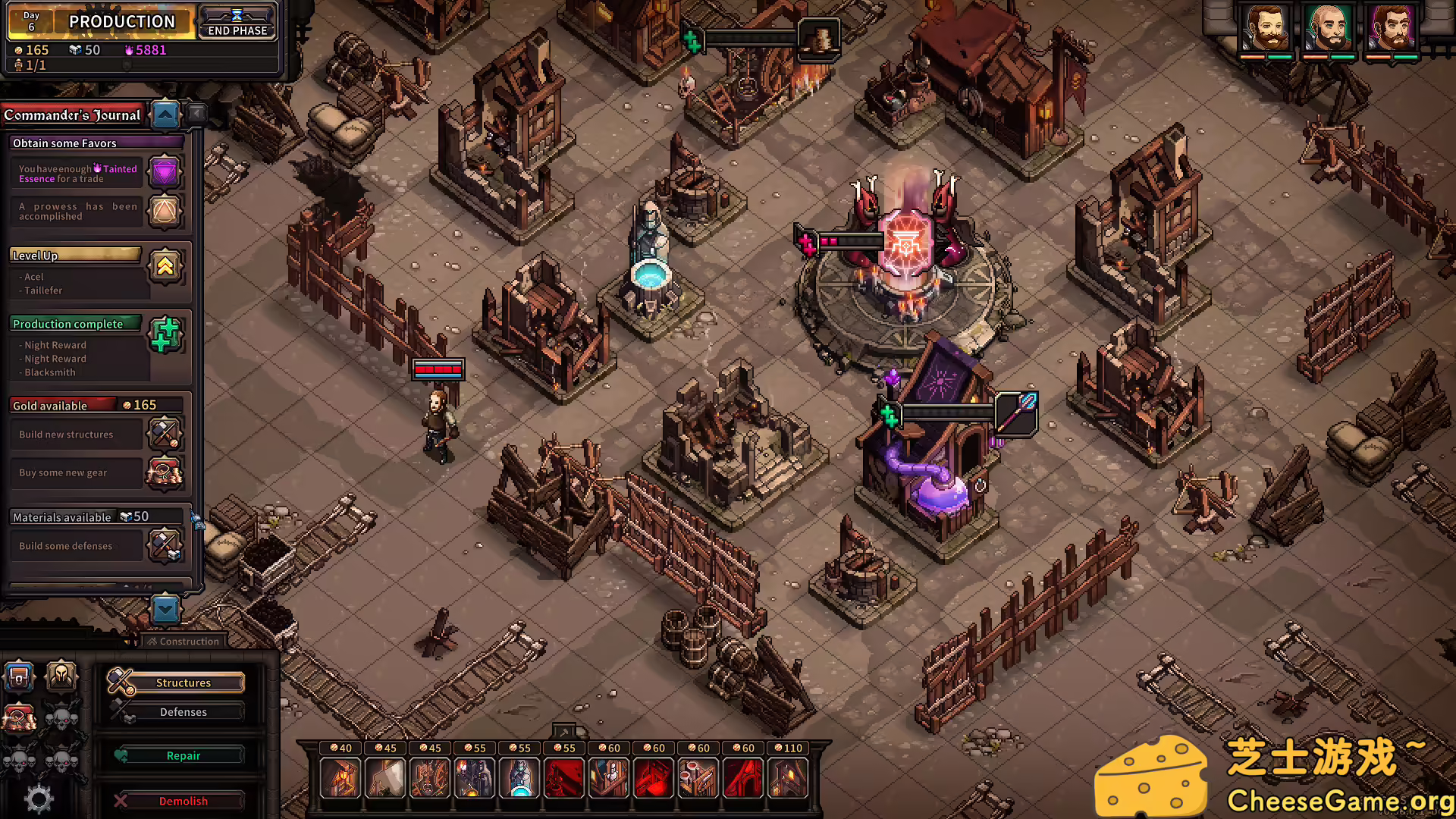Screen dimensions: 1456x819
Task: Open settings with the gear icon
Action: tap(39, 799)
